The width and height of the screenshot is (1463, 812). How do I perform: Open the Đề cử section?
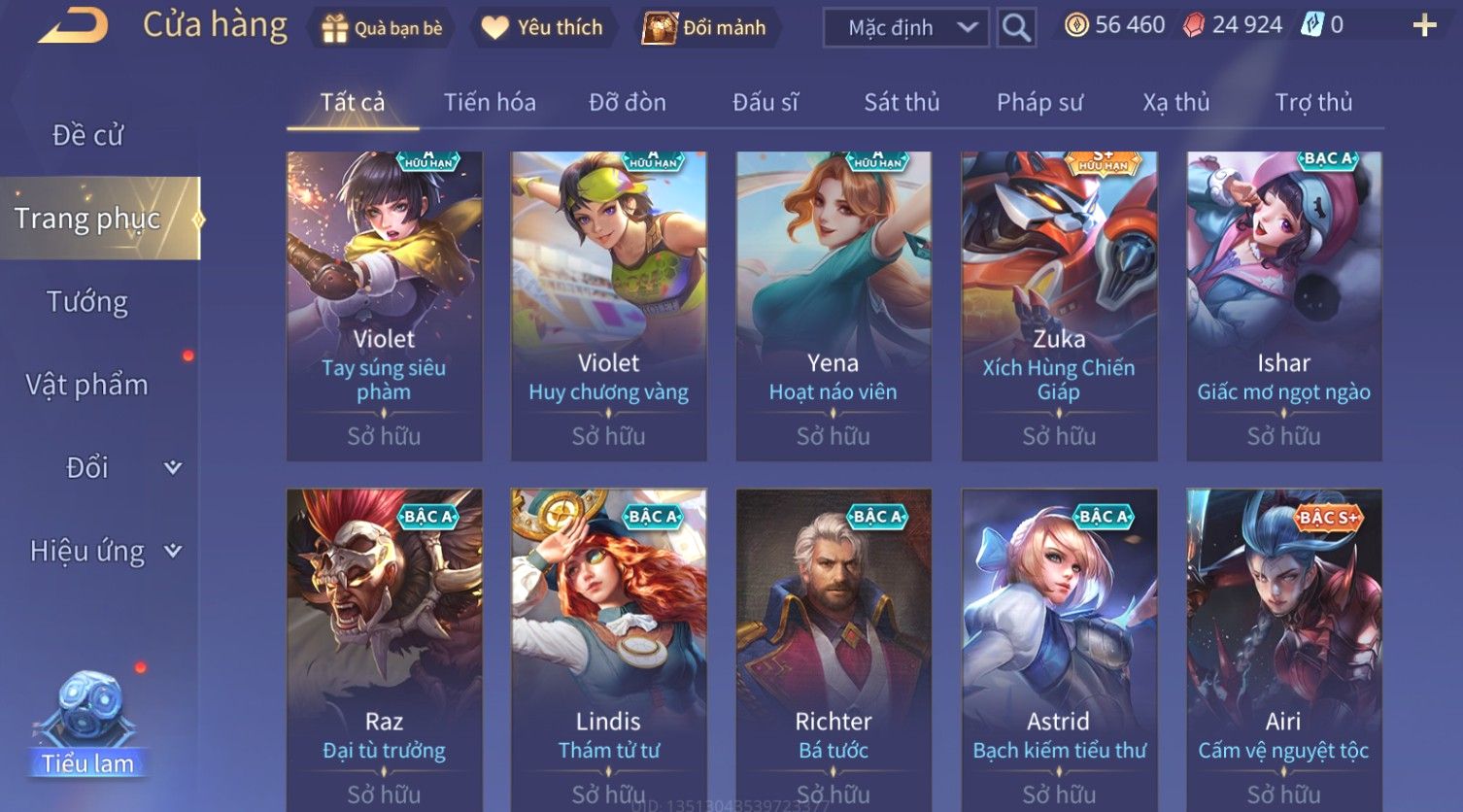88,135
